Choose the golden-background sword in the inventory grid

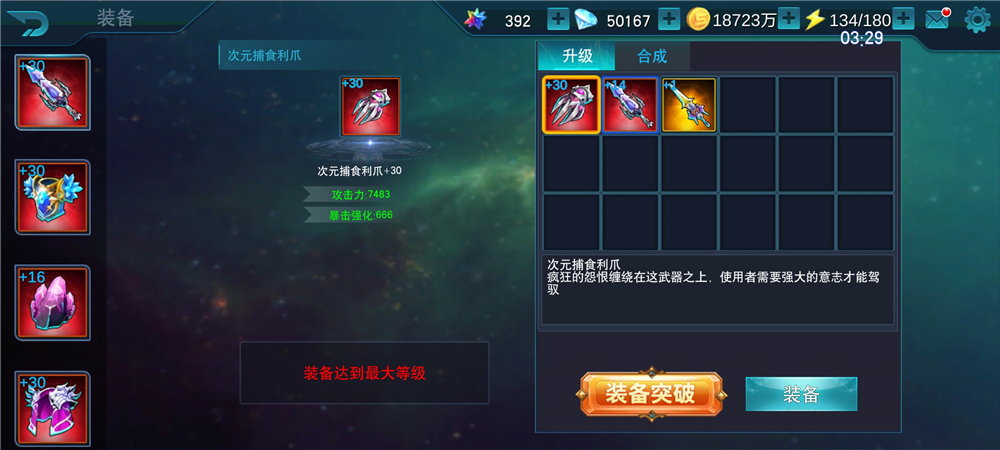click(689, 105)
